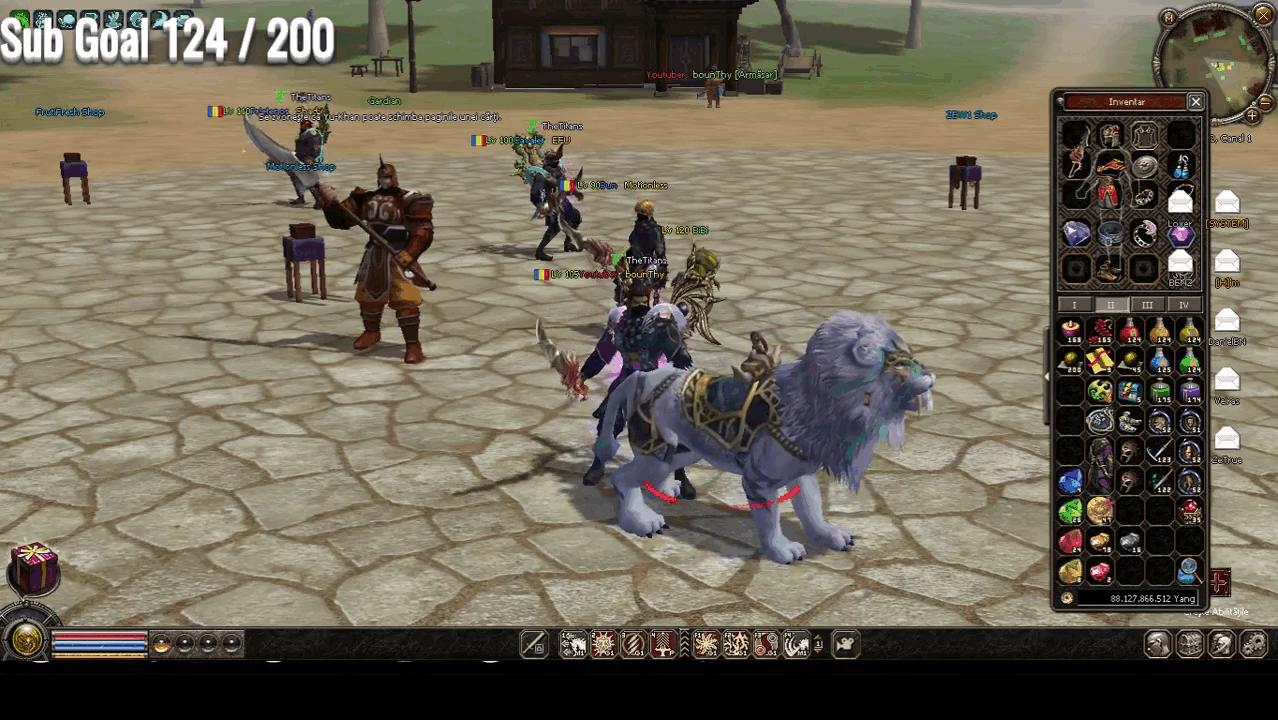The height and width of the screenshot is (720, 1278).
Task: Switch to inventory page I
Action: click(x=1074, y=305)
